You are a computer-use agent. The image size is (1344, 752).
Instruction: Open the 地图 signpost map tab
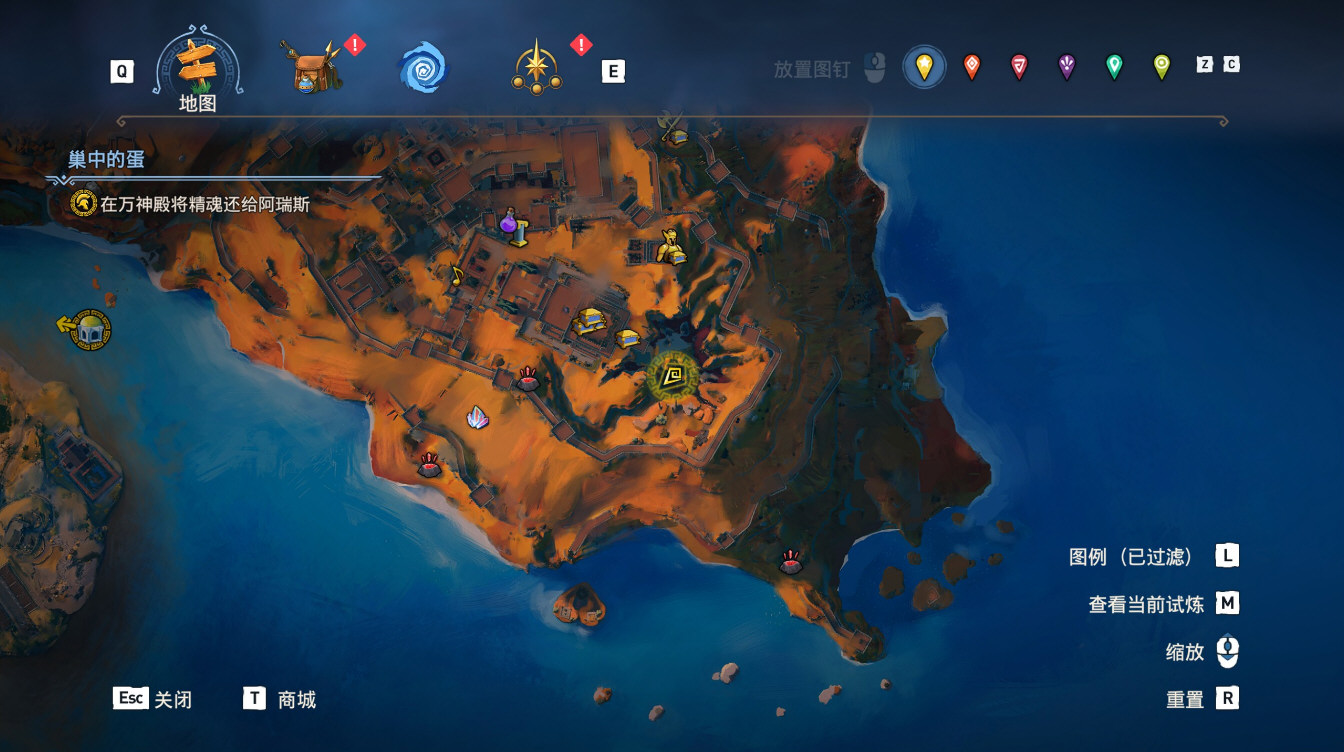(197, 68)
